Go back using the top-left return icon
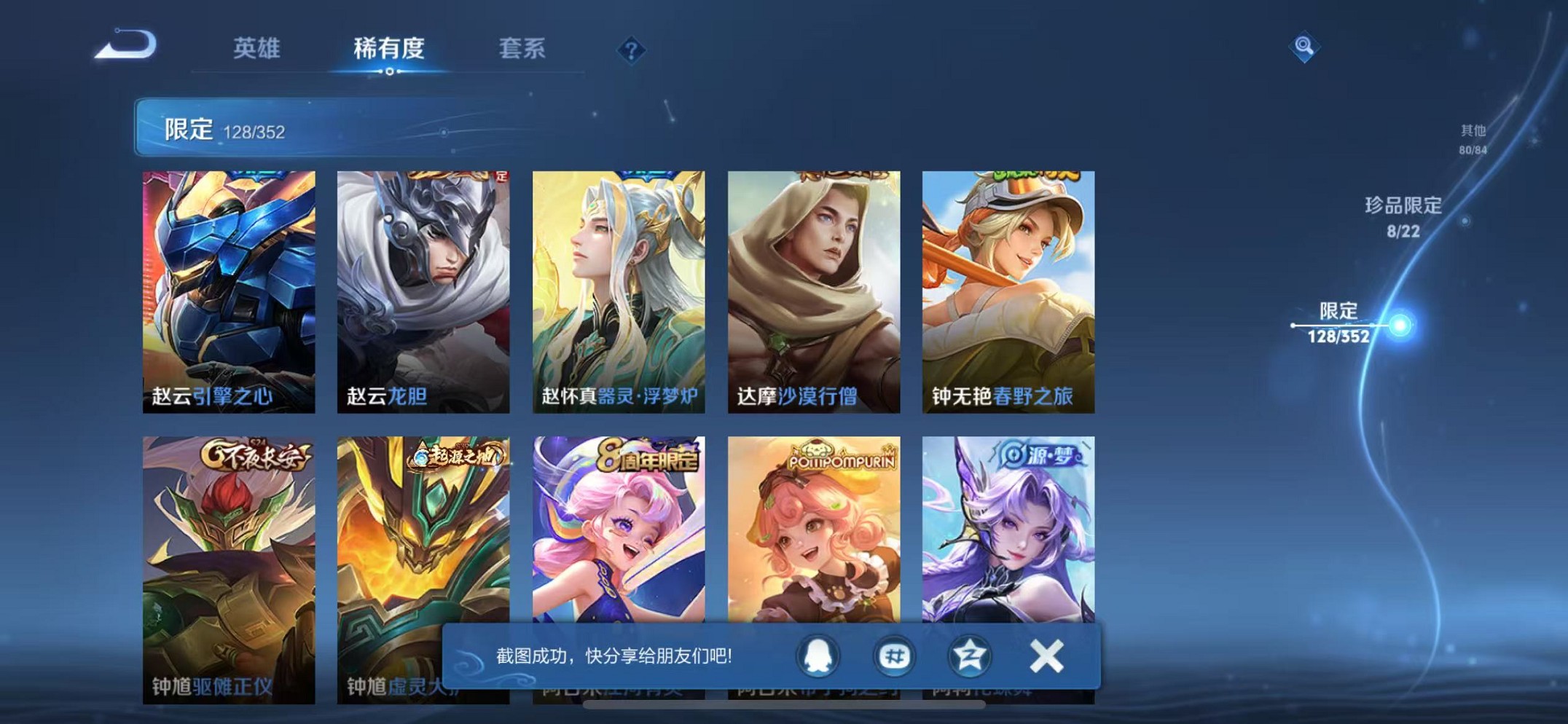This screenshot has height=724, width=1568. pyautogui.click(x=128, y=45)
